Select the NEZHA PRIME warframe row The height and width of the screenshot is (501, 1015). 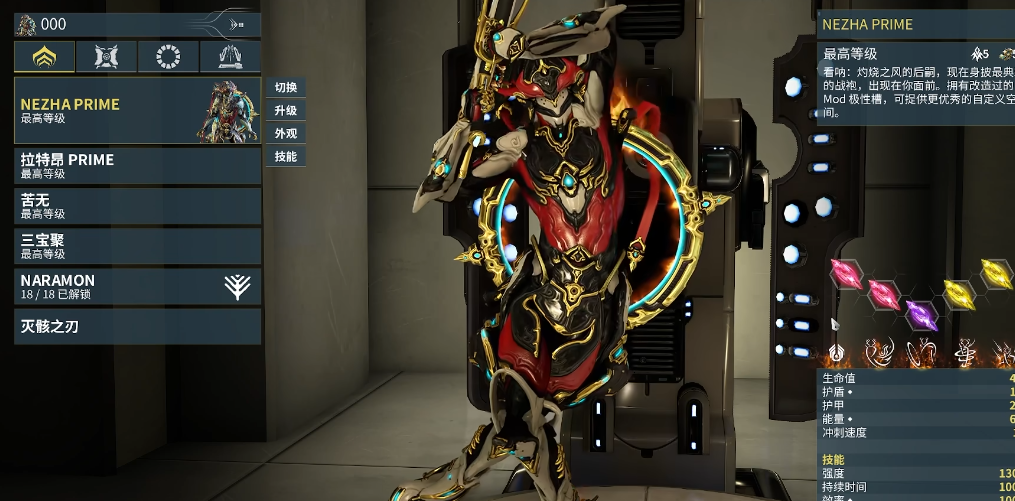click(x=137, y=110)
